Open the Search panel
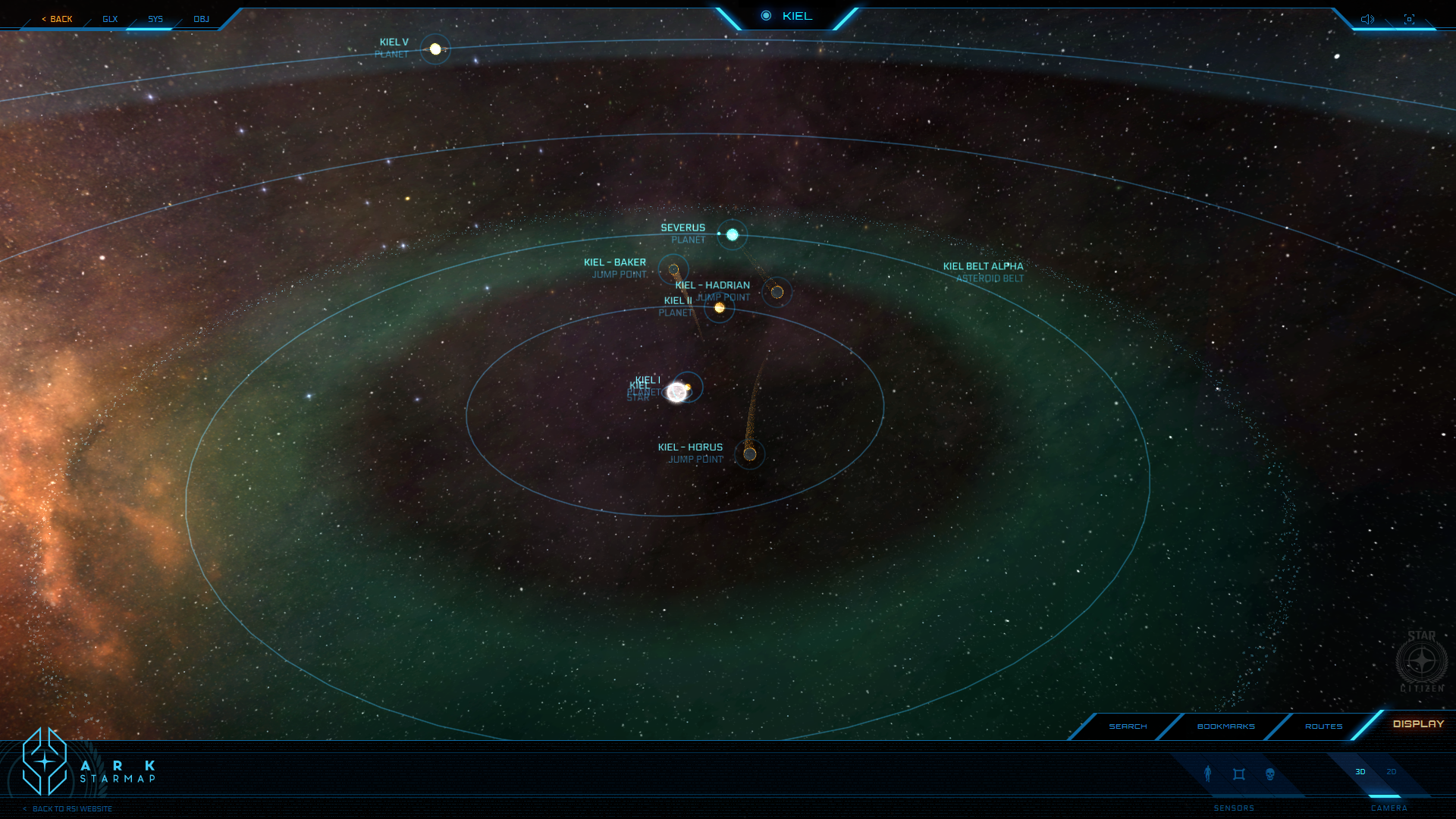The height and width of the screenshot is (819, 1456). [1128, 726]
